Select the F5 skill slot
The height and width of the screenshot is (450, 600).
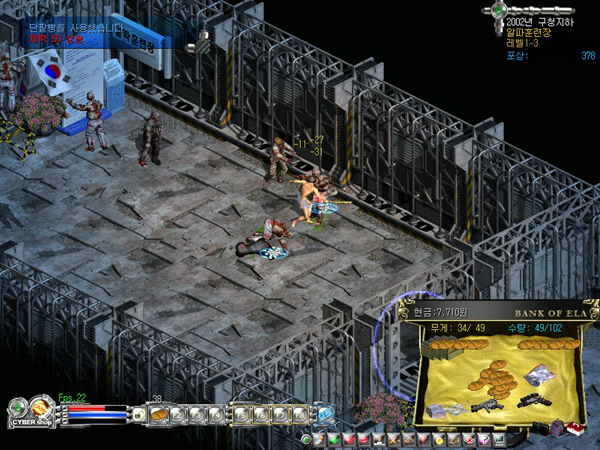coord(243,413)
